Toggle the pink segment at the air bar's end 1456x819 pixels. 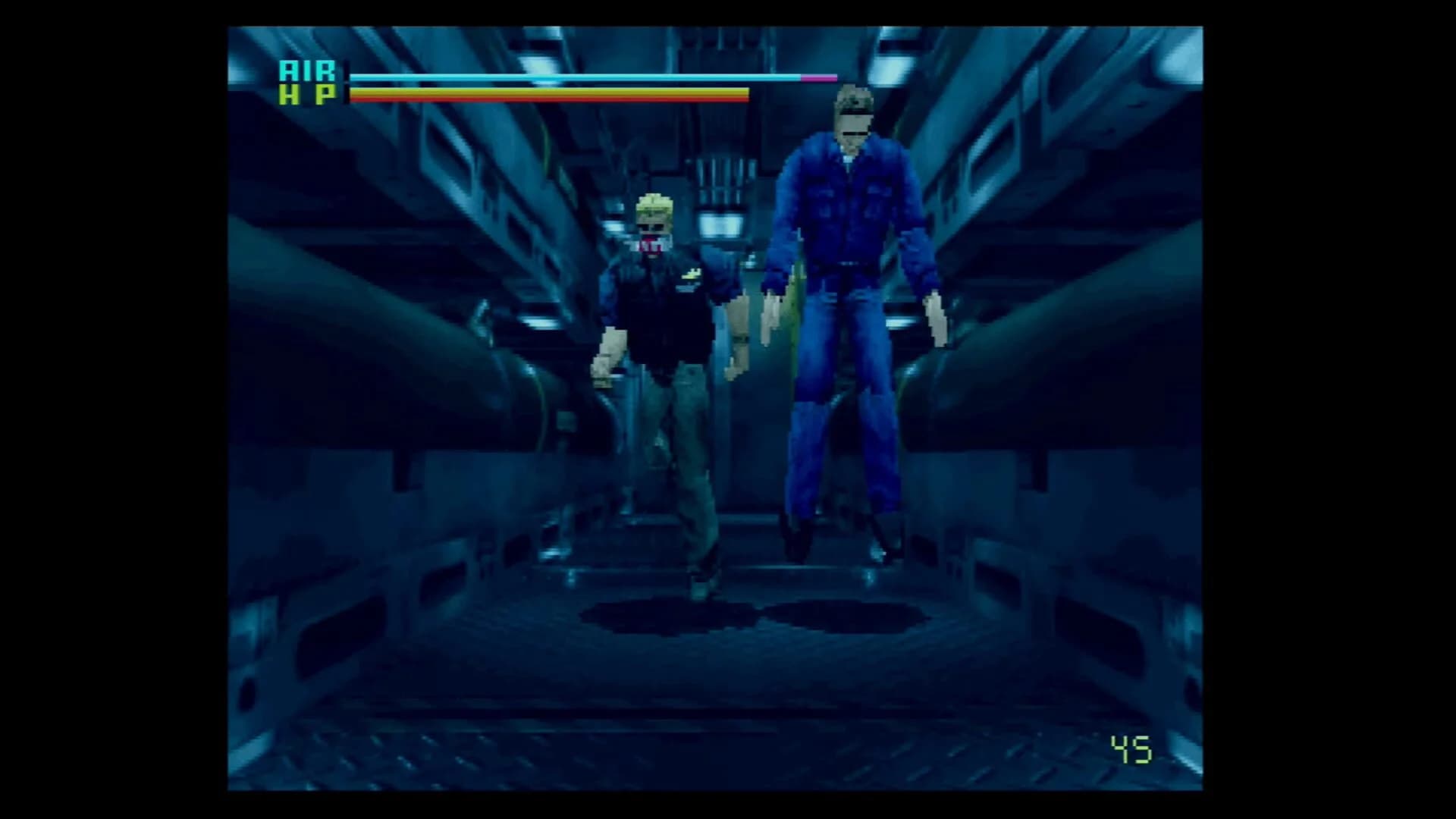819,77
